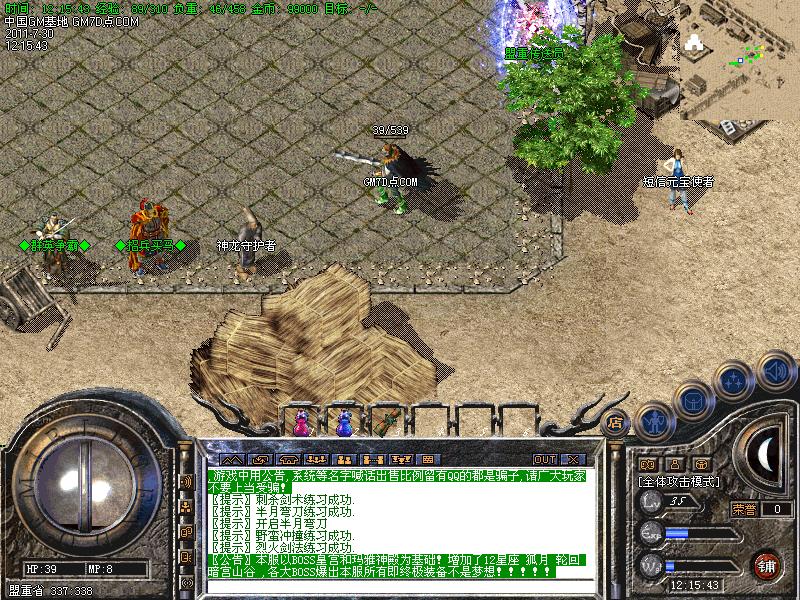Screen dimensions: 800x600
Task: Close the game with the X button
Action: [x=573, y=459]
